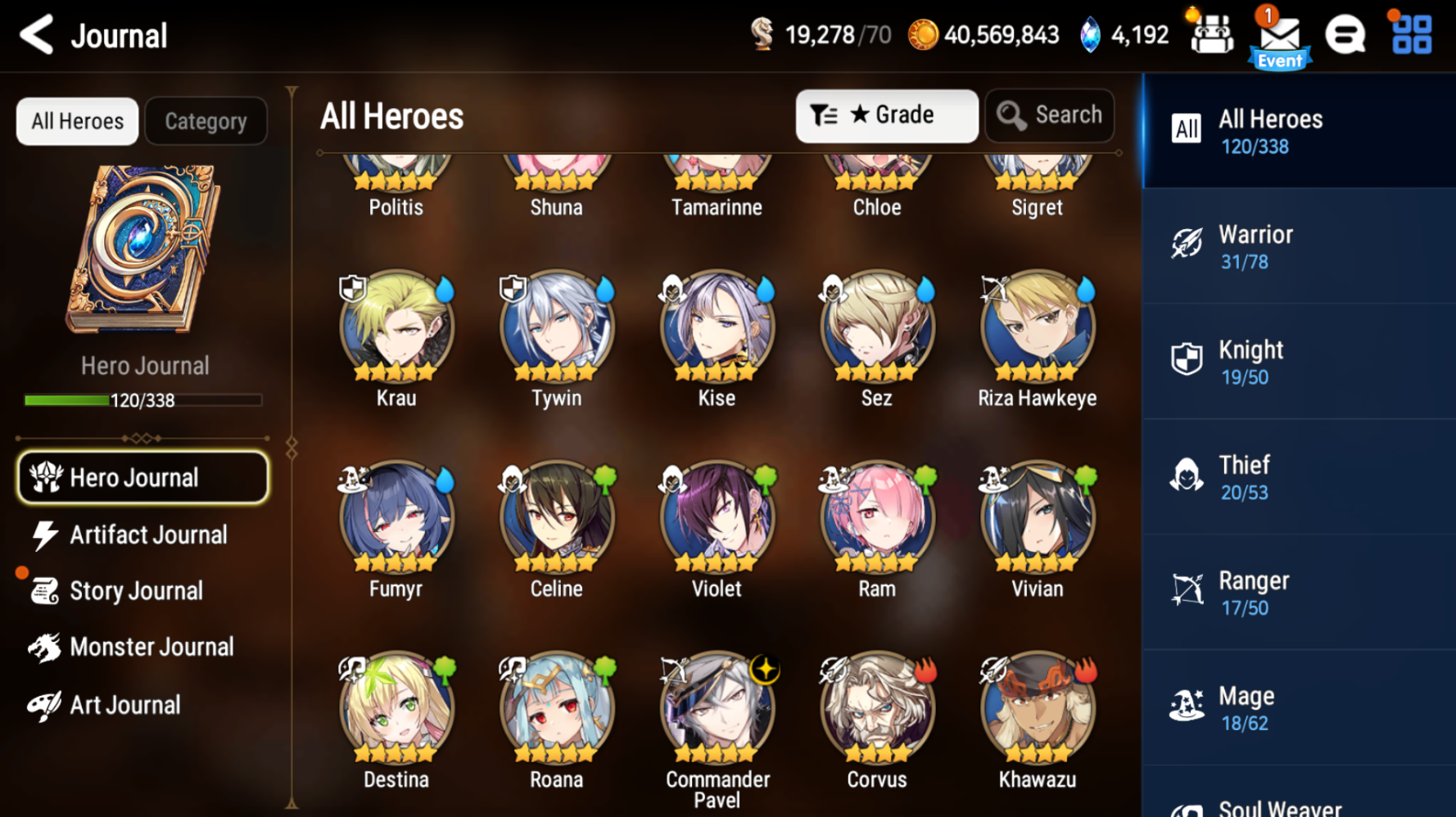Image resolution: width=1456 pixels, height=817 pixels.
Task: Open the Monster Journal
Action: point(152,647)
